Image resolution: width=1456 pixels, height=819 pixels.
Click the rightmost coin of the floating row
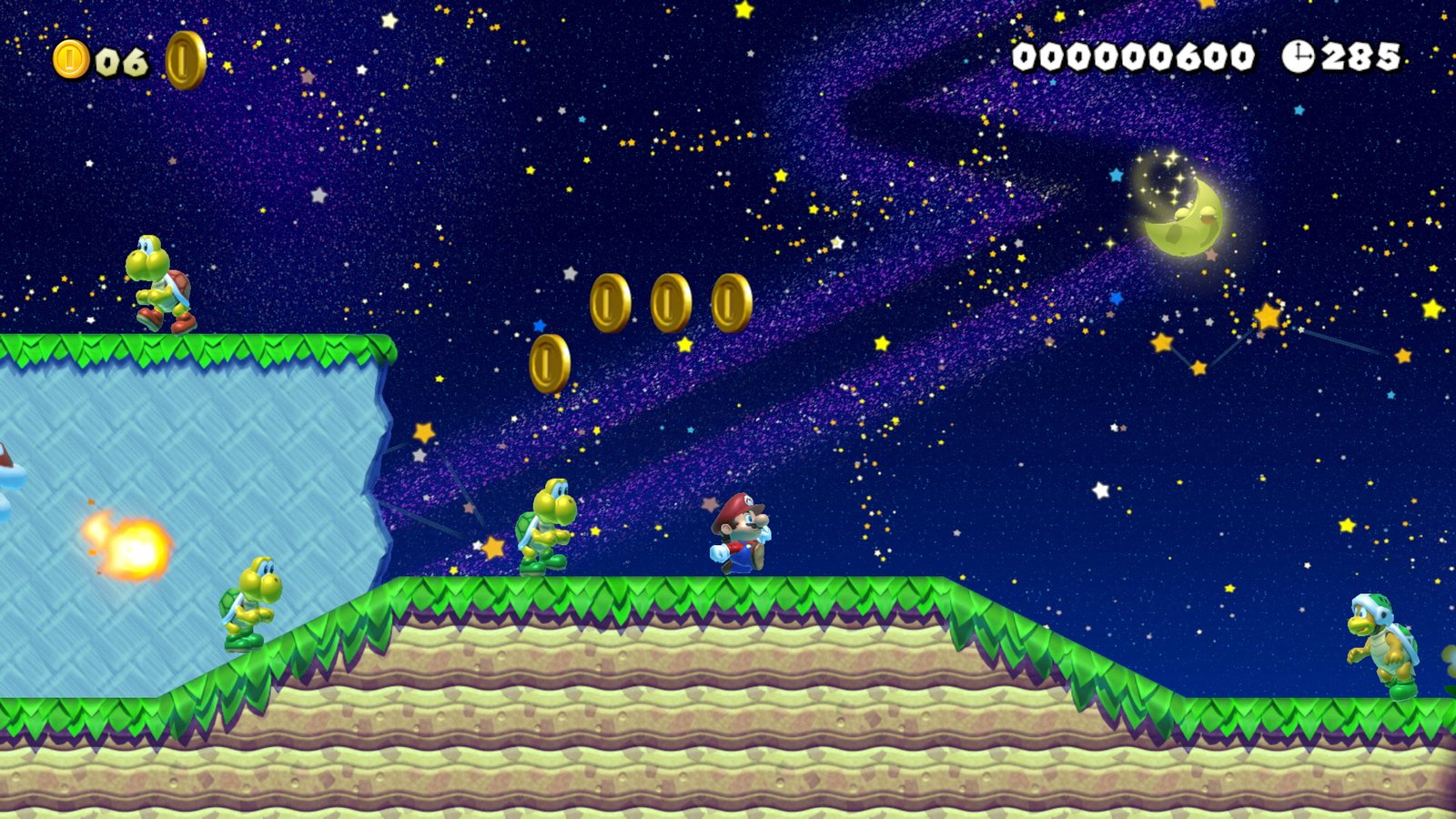coord(731,303)
